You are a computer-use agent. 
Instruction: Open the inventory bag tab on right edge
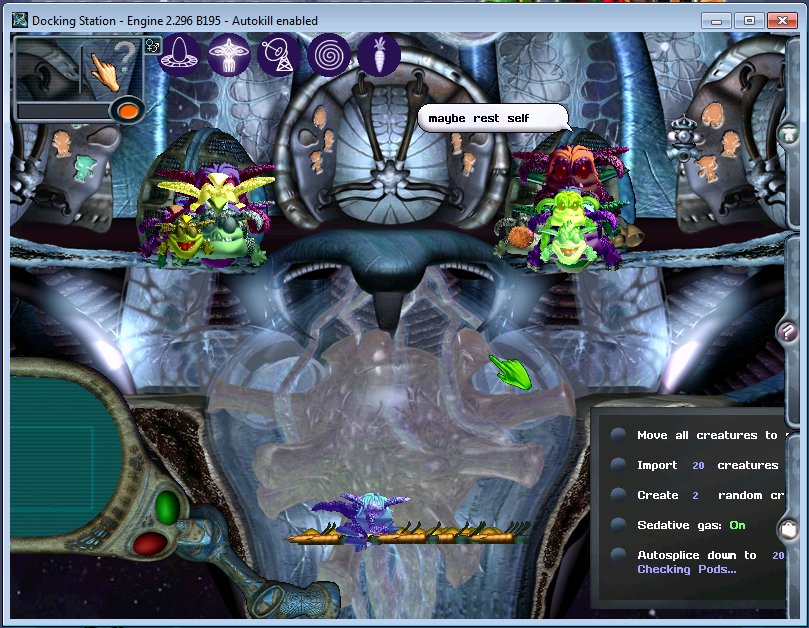point(790,528)
